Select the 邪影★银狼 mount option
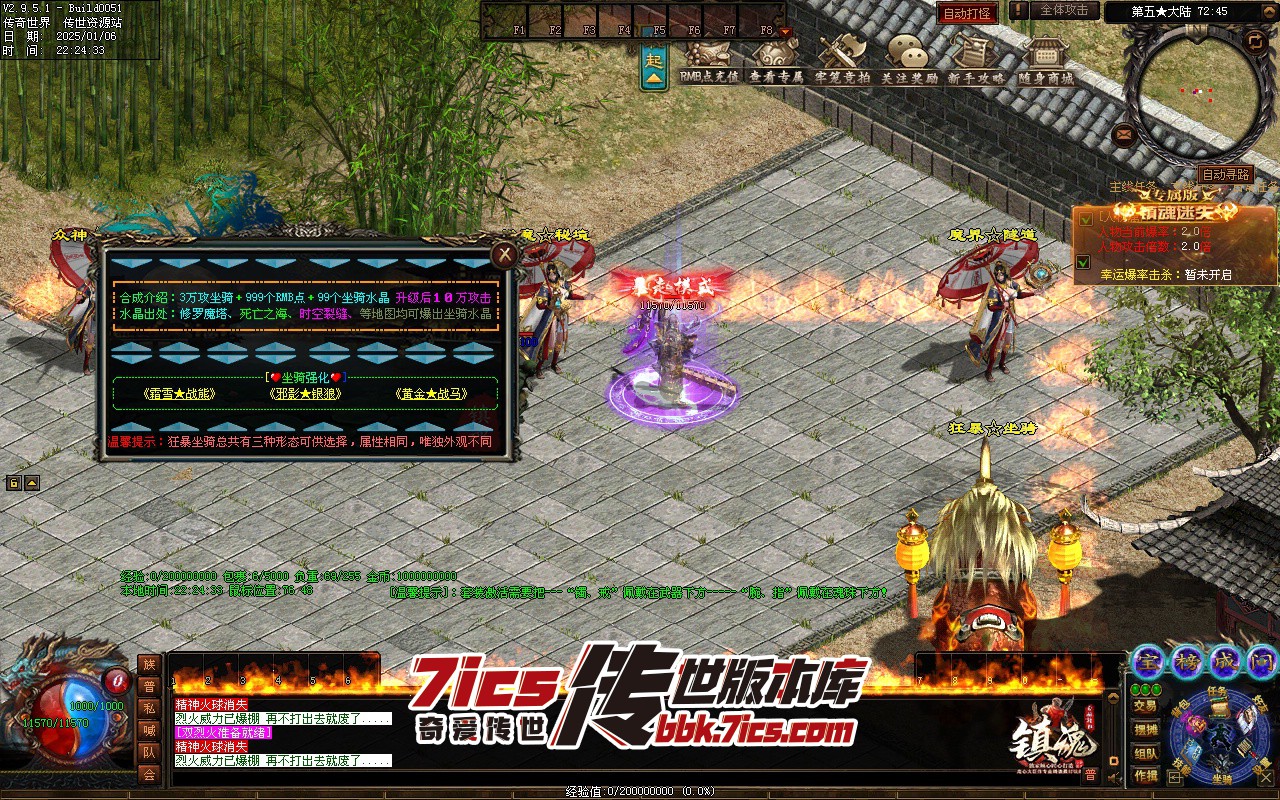Viewport: 1280px width, 800px height. coord(305,394)
